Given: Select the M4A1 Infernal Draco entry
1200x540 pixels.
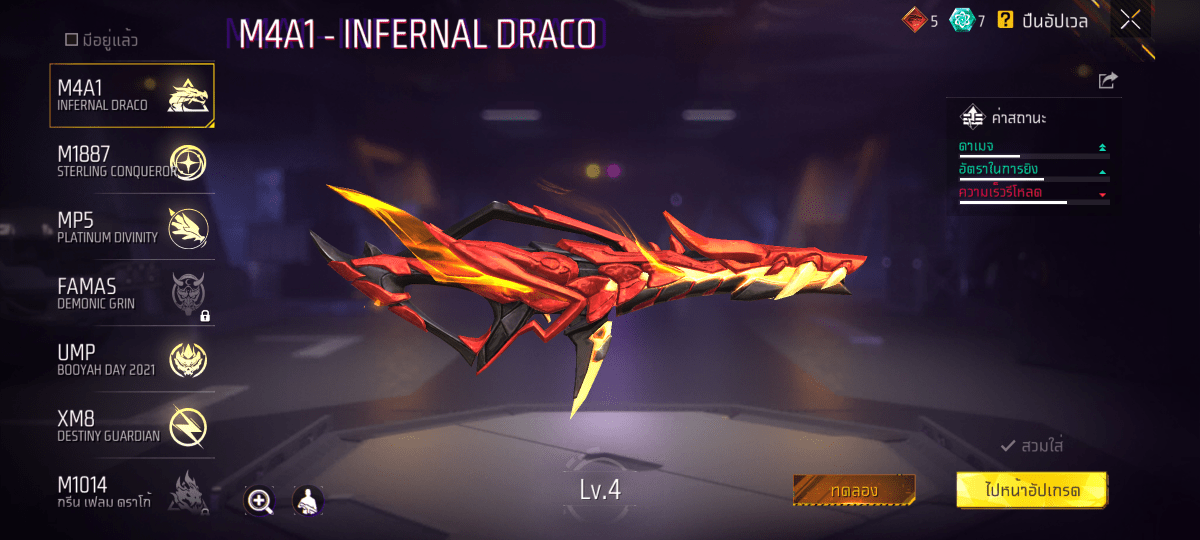Looking at the screenshot, I should pyautogui.click(x=131, y=96).
